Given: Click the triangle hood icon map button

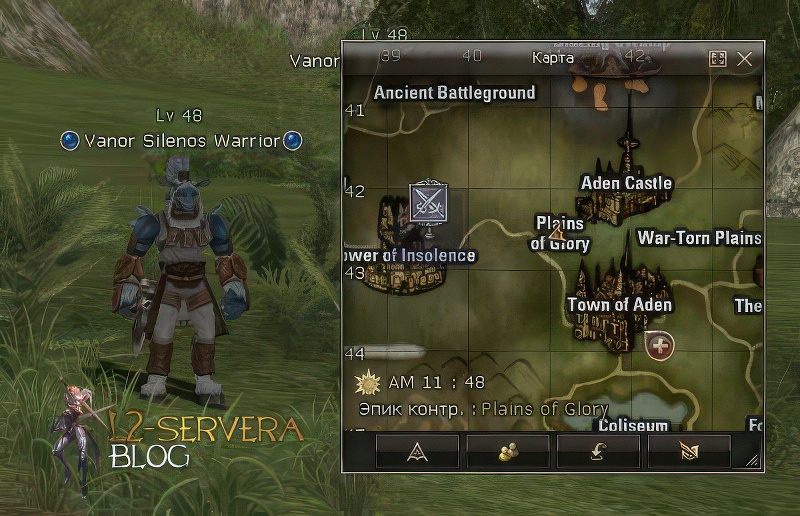Looking at the screenshot, I should [x=418, y=451].
